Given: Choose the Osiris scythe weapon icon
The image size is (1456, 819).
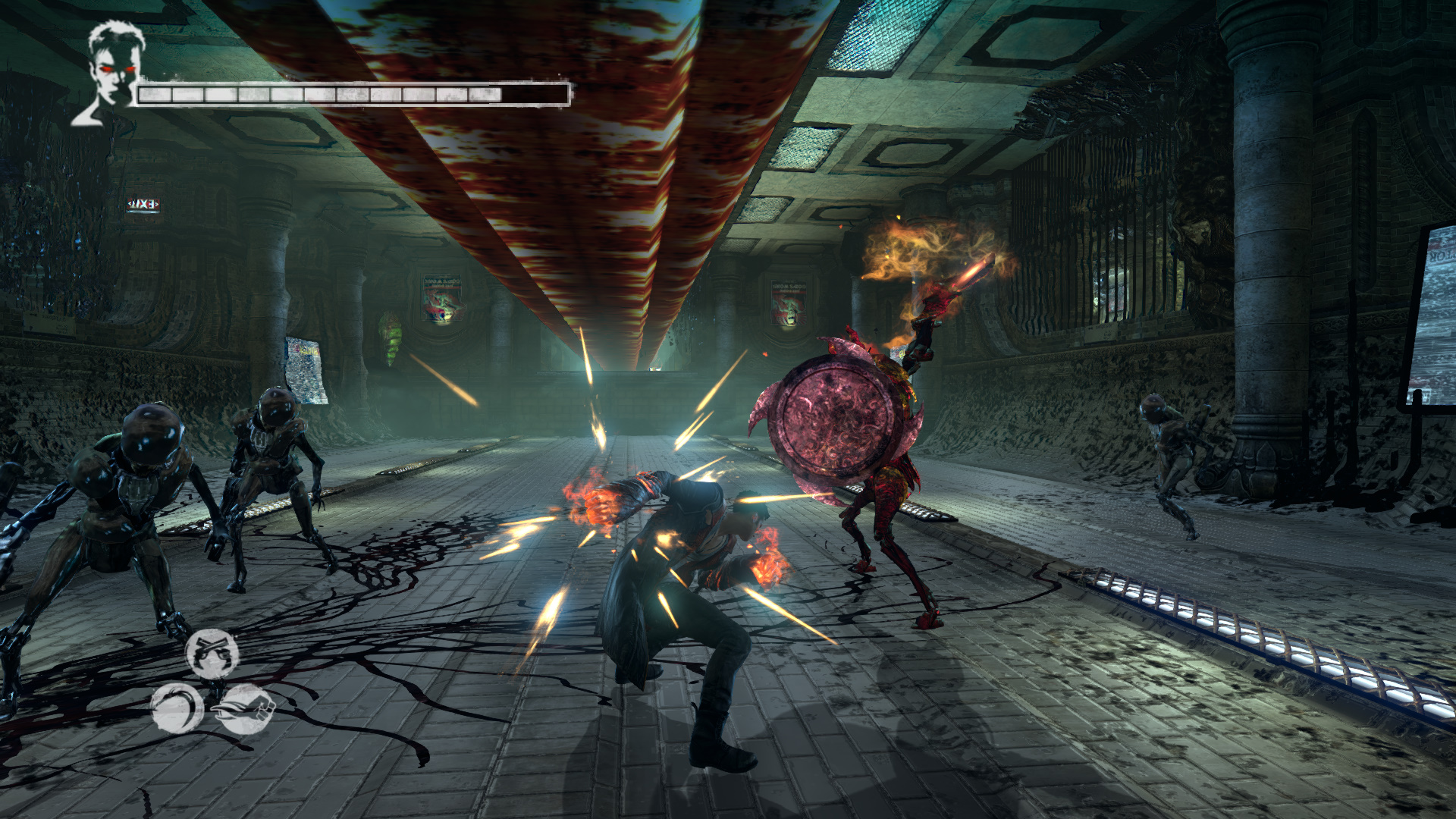Looking at the screenshot, I should coord(177,709).
